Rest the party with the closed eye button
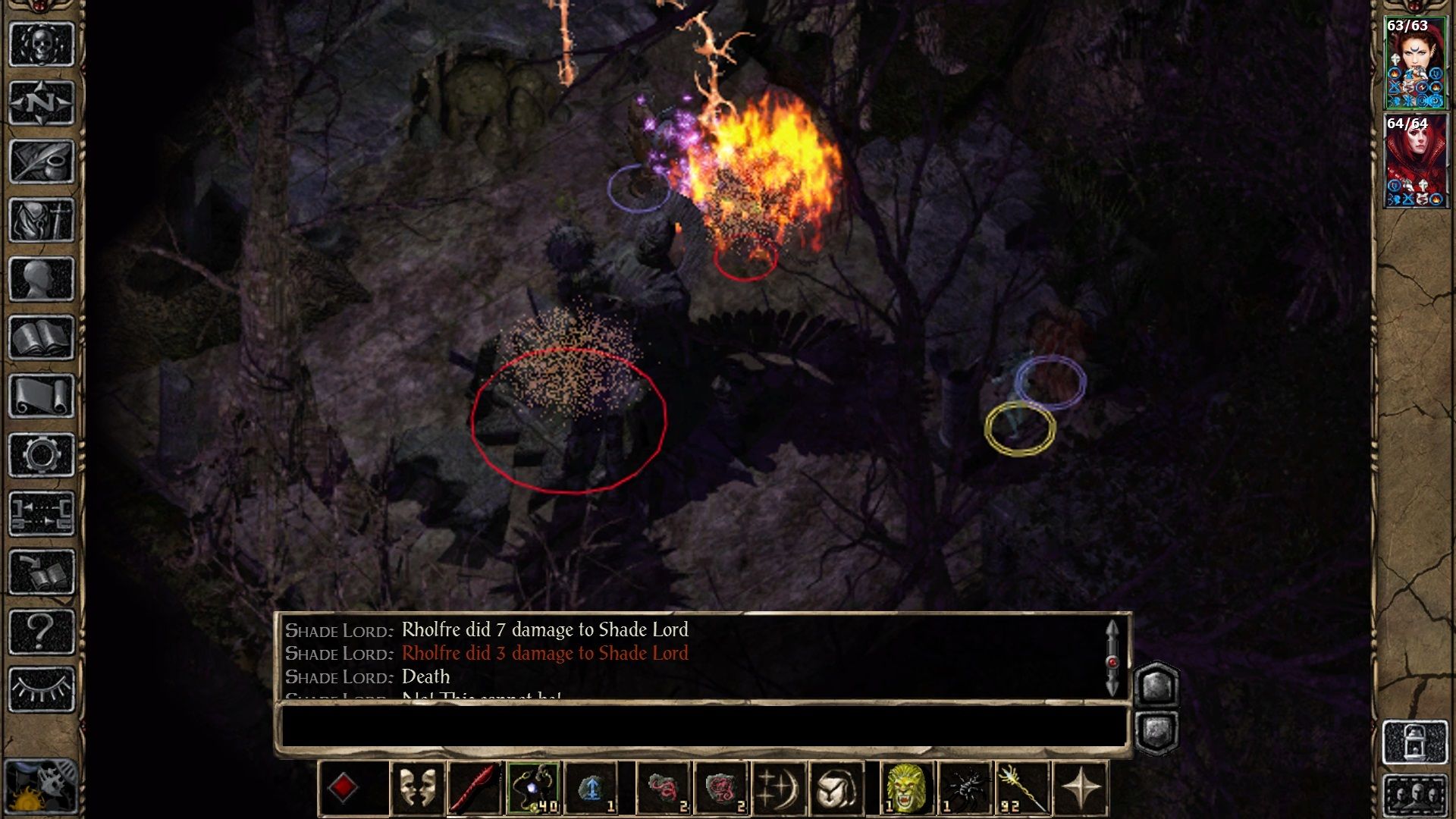 tap(41, 689)
